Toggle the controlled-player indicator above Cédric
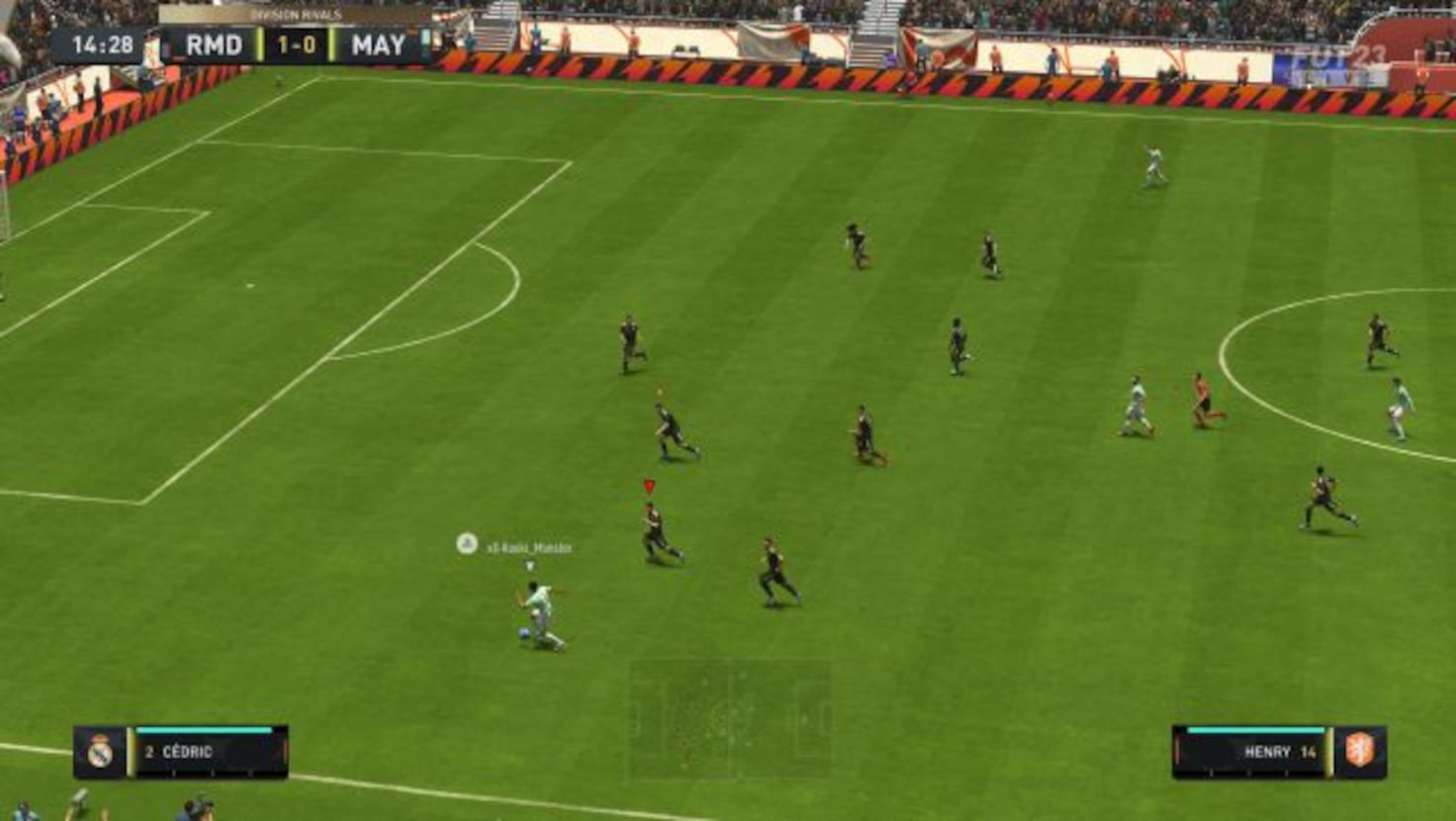The image size is (1456, 821). [529, 563]
